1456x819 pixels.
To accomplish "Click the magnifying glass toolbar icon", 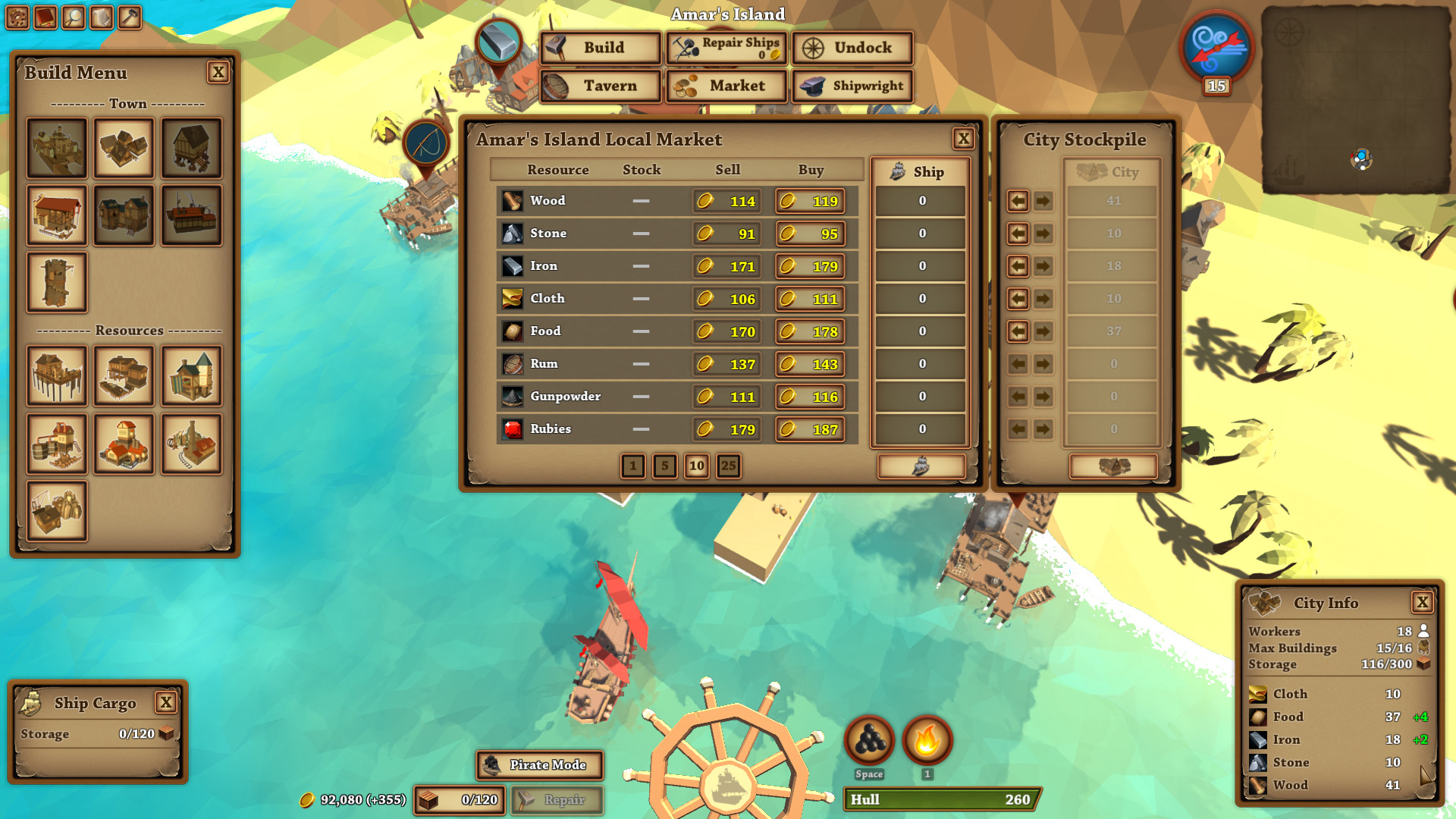I will (73, 17).
